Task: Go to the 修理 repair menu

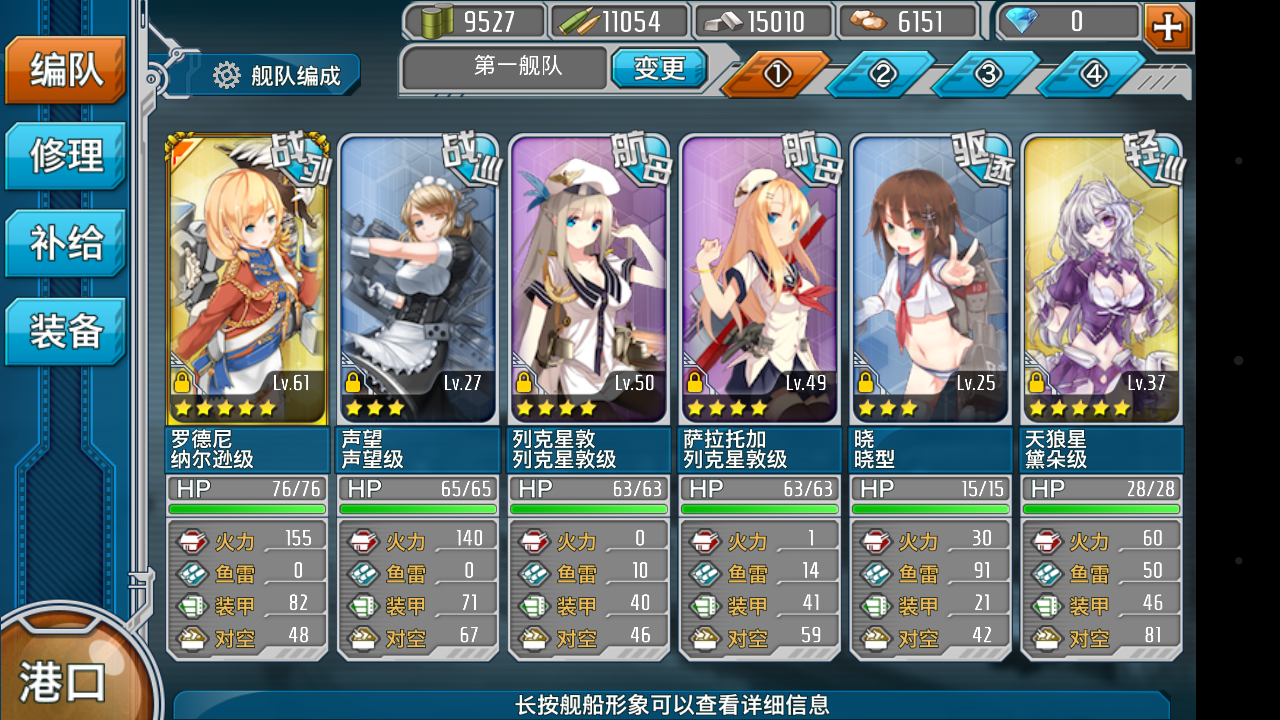Action: tap(65, 157)
